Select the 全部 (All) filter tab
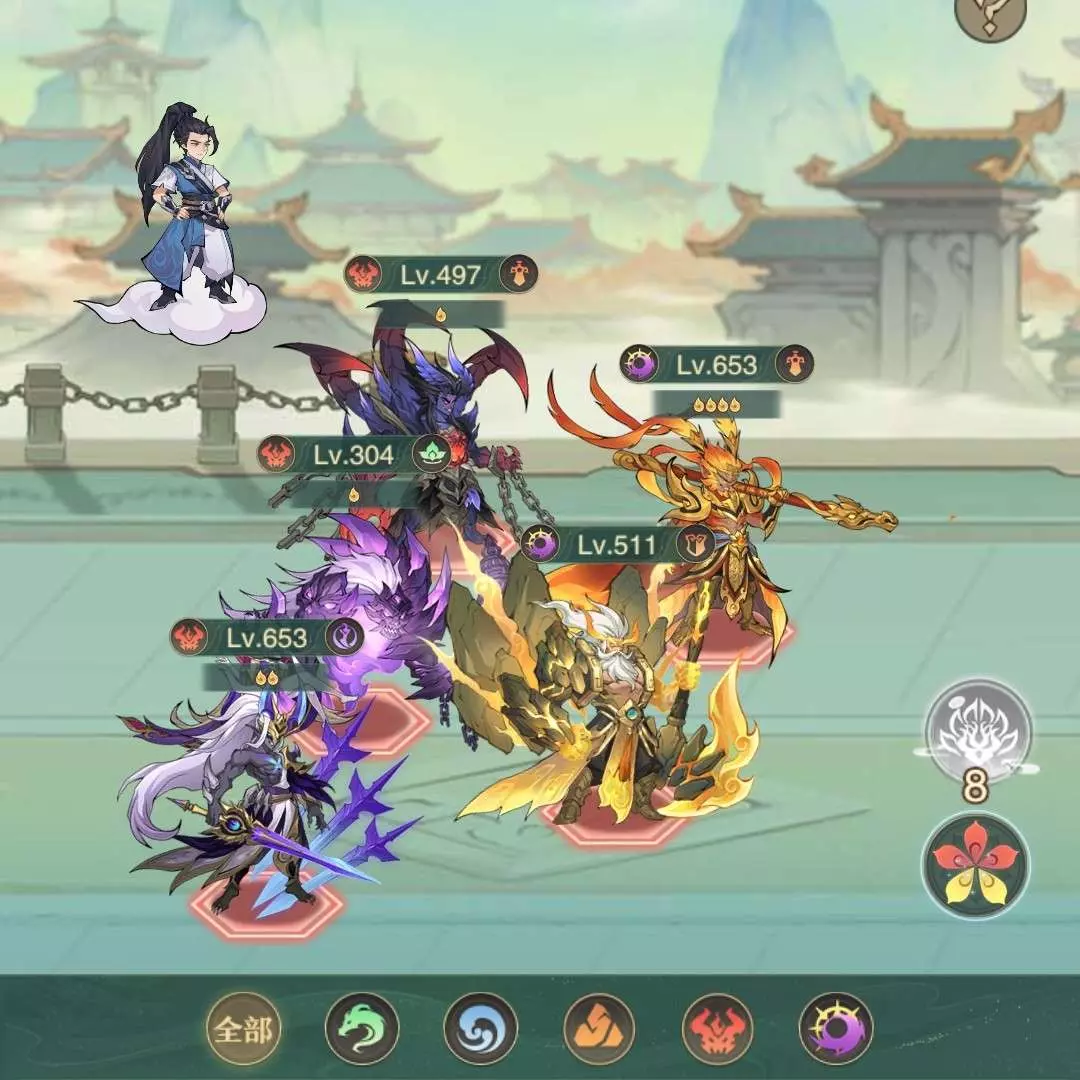Image resolution: width=1080 pixels, height=1080 pixels. (244, 1028)
